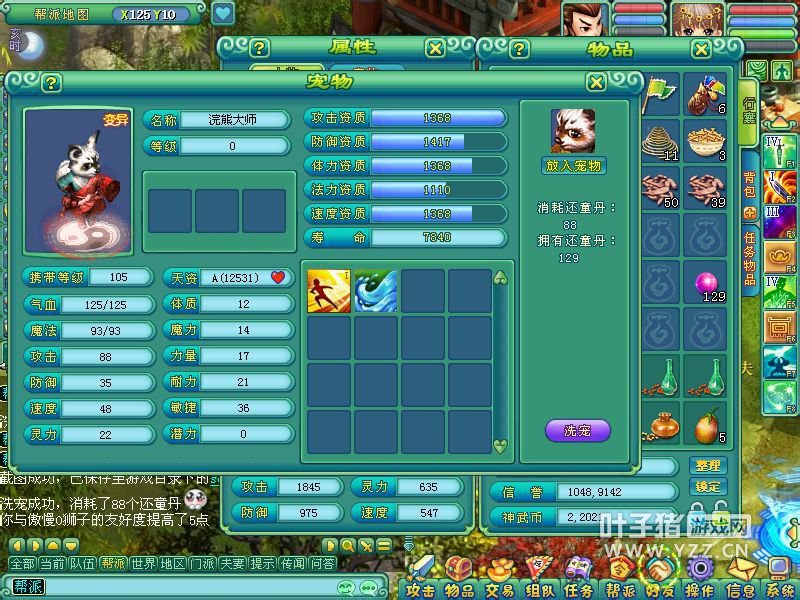Viewport: 800px width, 600px height.
Task: Open the 好友 friends toolbar button
Action: [x=660, y=590]
